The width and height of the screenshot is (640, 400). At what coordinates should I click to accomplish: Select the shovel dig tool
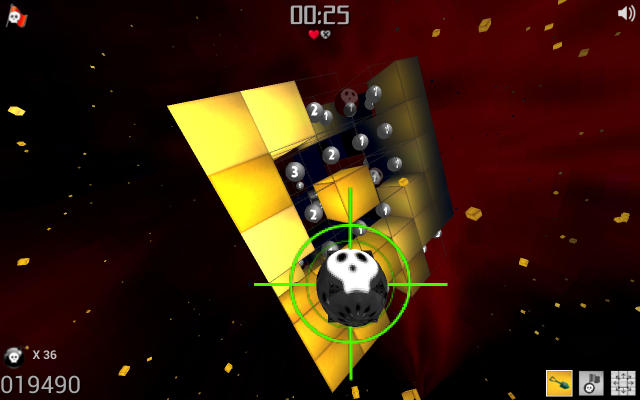pyautogui.click(x=559, y=383)
